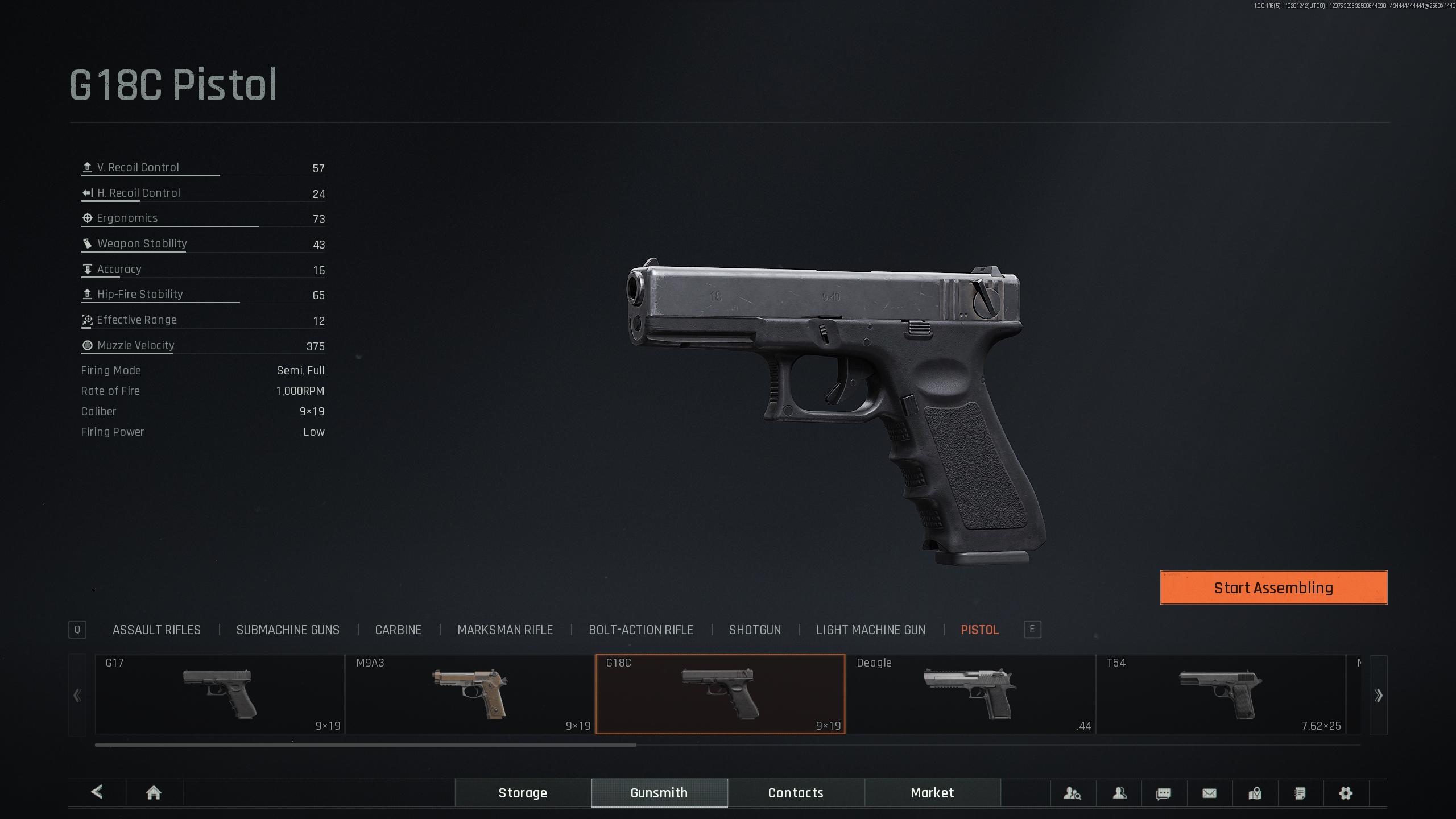
Task: Open the Market tab
Action: (932, 793)
